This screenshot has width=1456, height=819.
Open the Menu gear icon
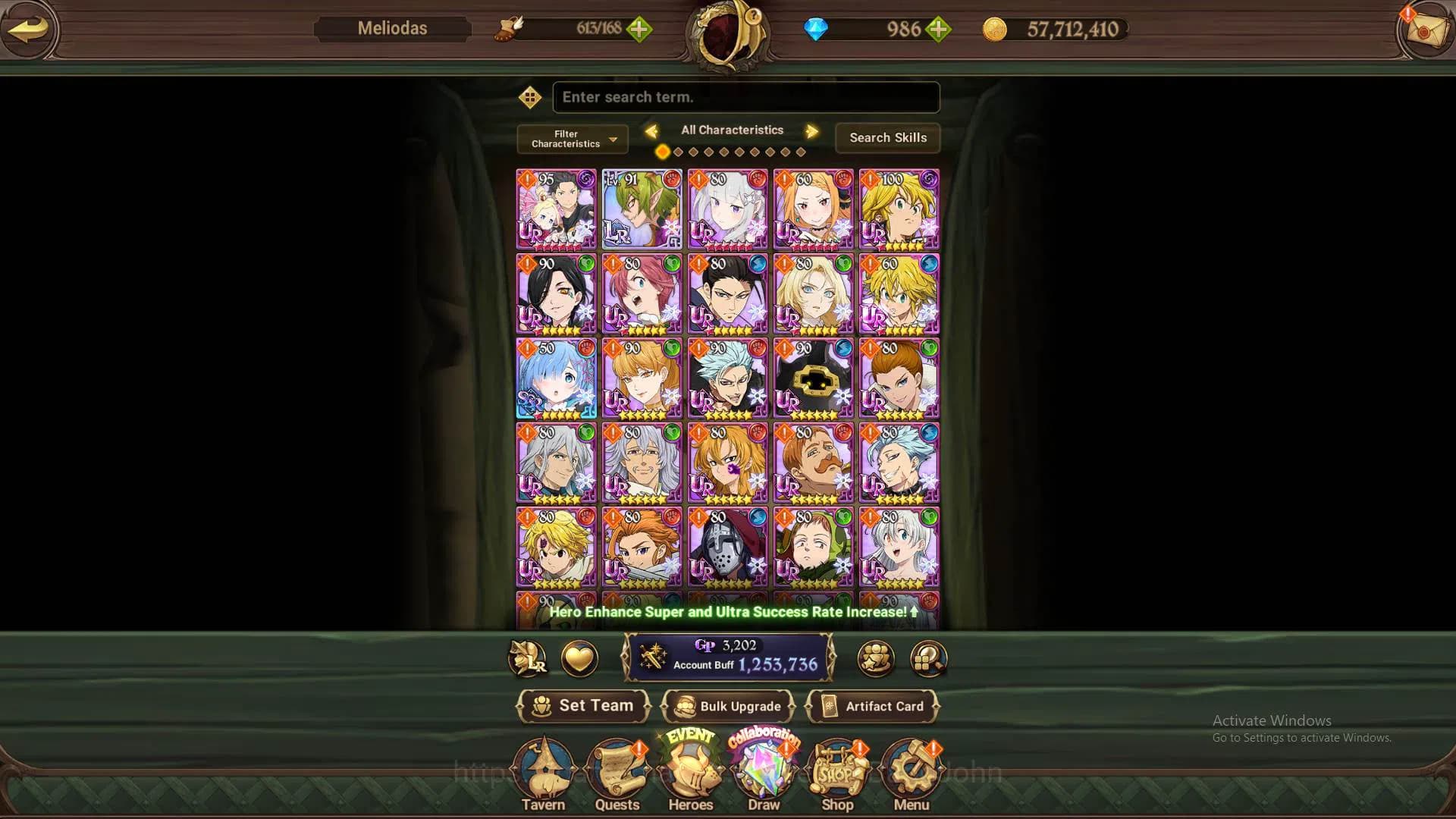[x=912, y=770]
